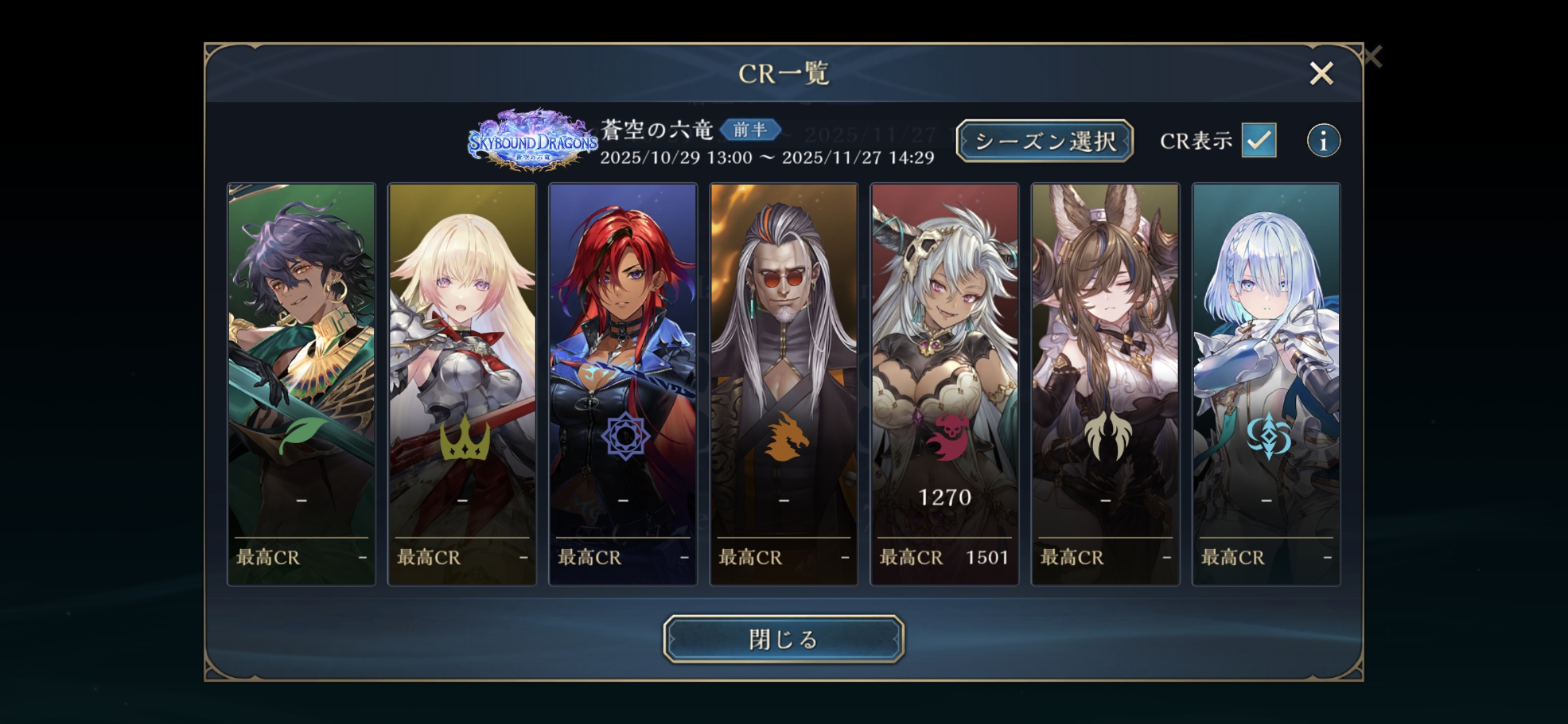Select the red-haired rune class card
The width and height of the screenshot is (1568, 724).
pos(623,384)
